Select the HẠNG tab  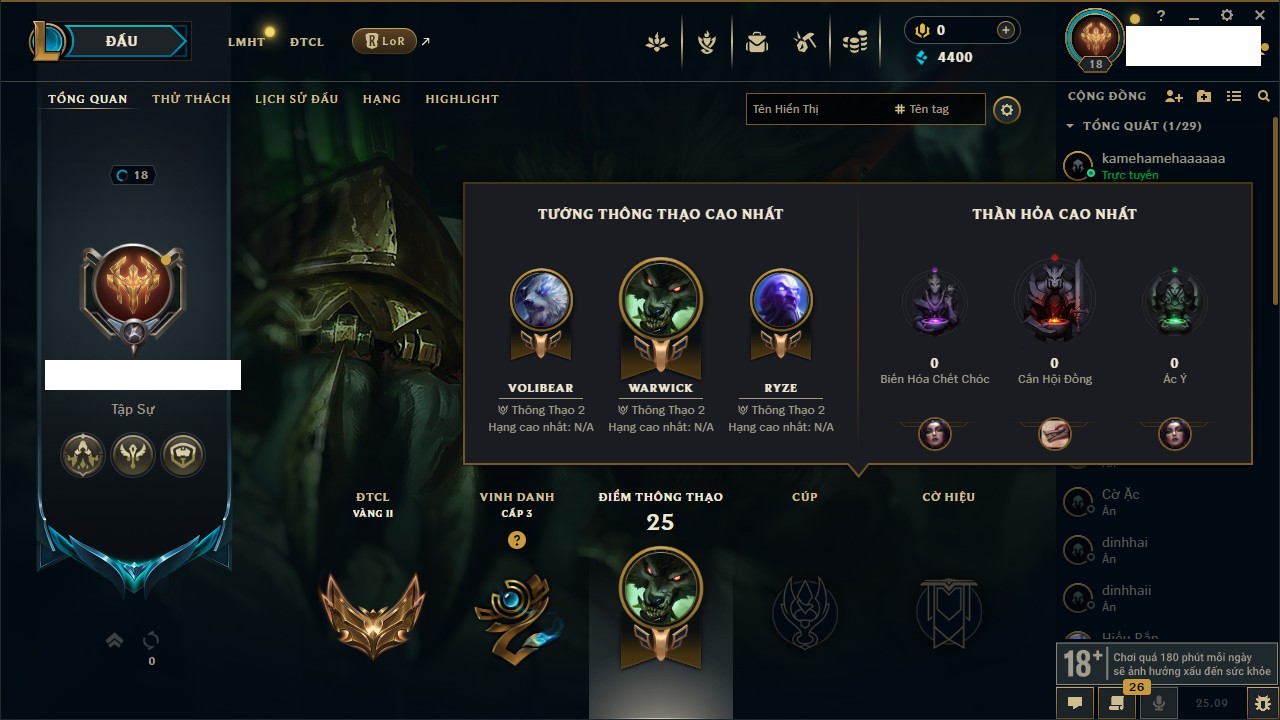pyautogui.click(x=381, y=99)
